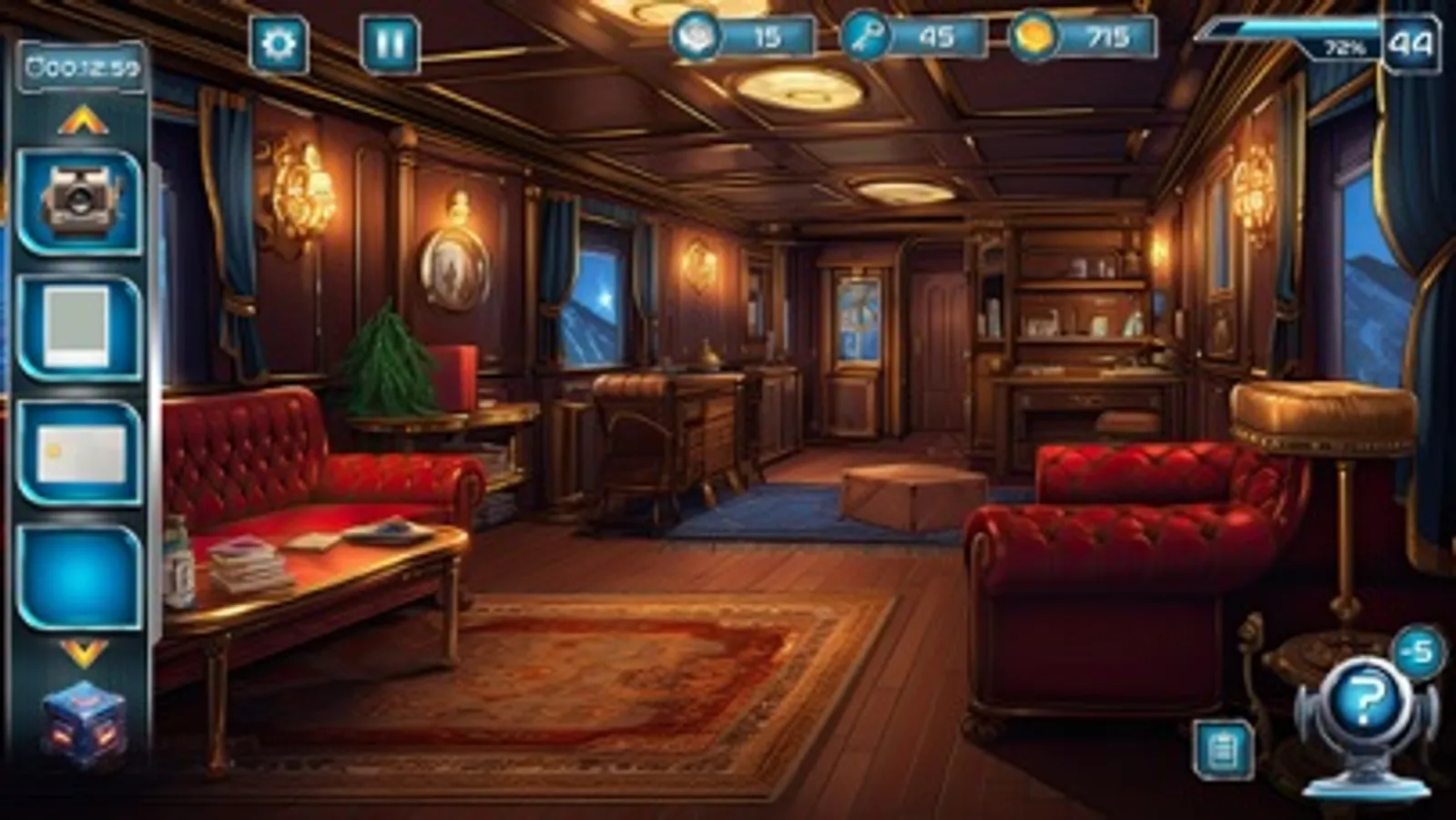
Task: Open the settings gear menu
Action: (x=279, y=41)
